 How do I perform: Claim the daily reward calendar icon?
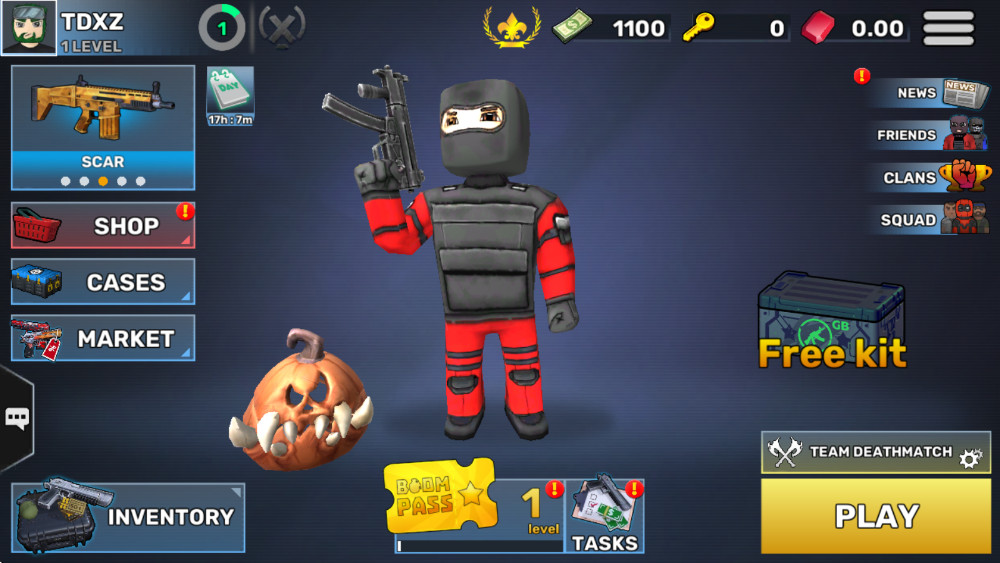click(x=230, y=96)
